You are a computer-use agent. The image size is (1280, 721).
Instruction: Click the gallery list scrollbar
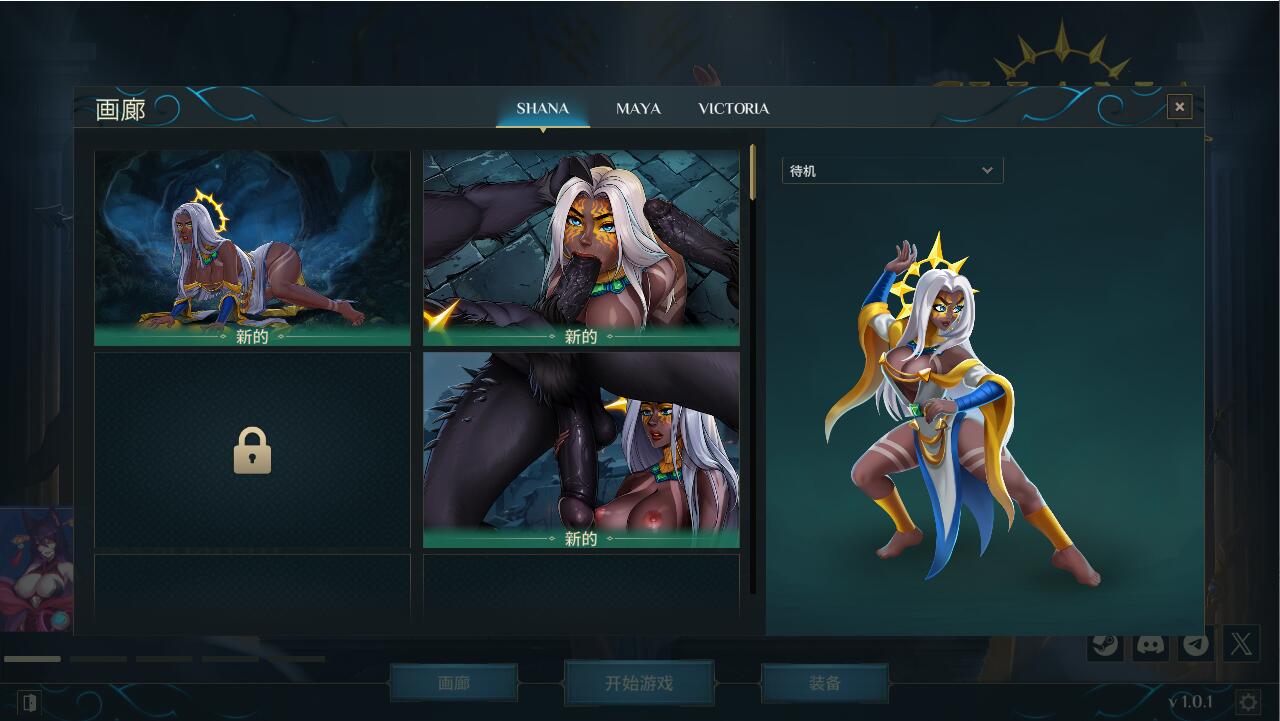coord(753,173)
